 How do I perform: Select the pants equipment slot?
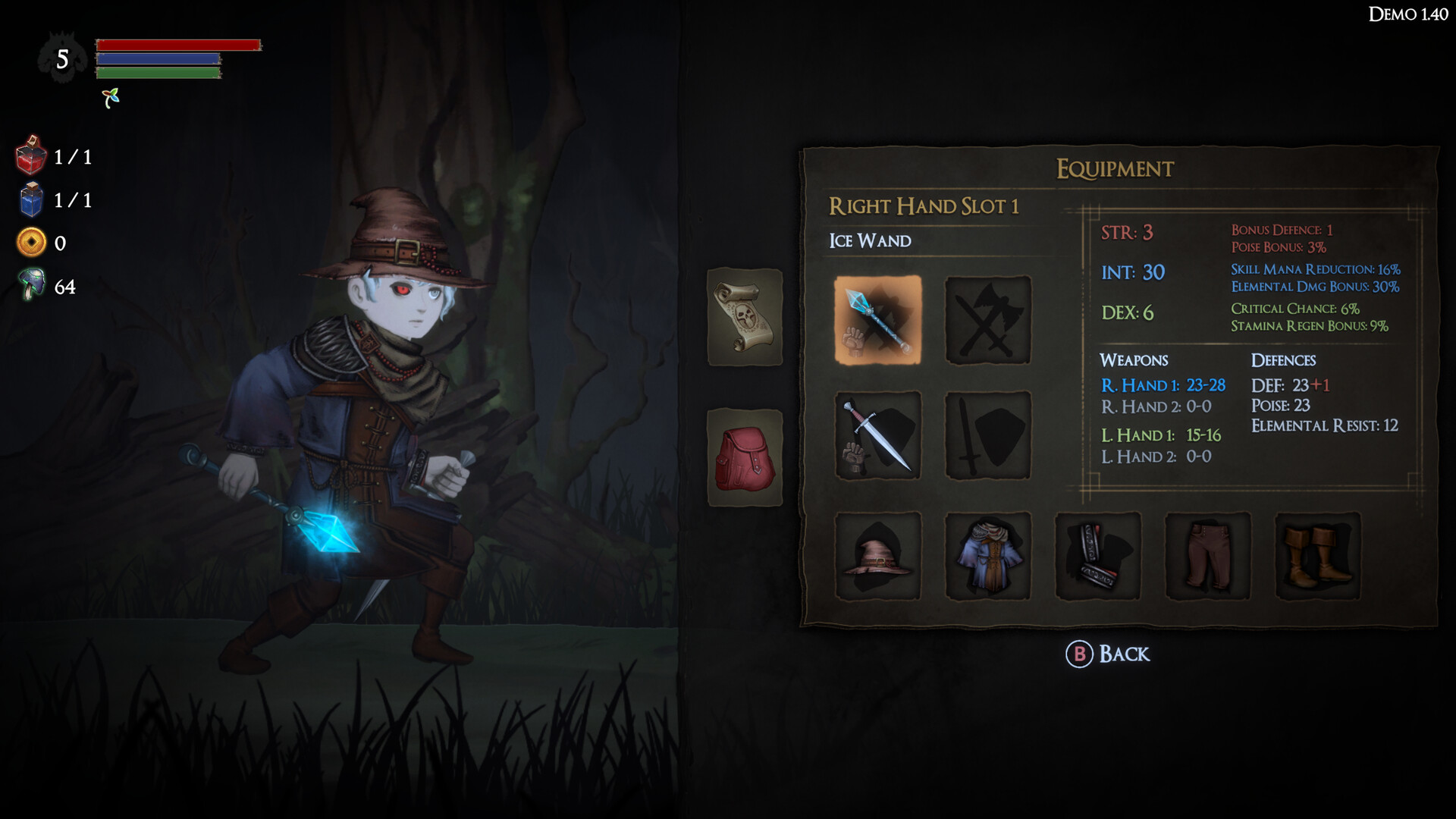coord(1207,556)
